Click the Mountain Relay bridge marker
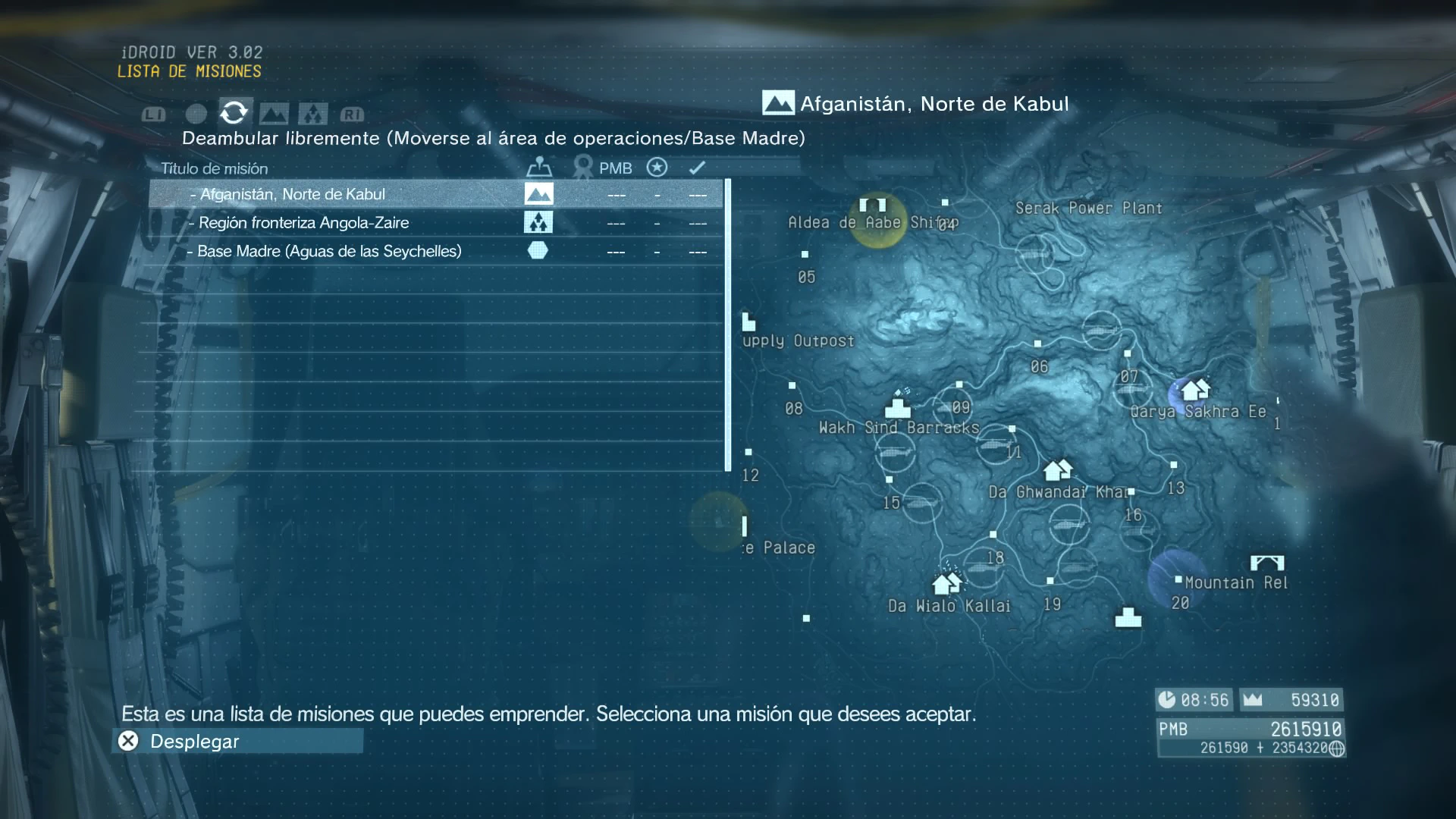Image resolution: width=1456 pixels, height=819 pixels. tap(1266, 563)
